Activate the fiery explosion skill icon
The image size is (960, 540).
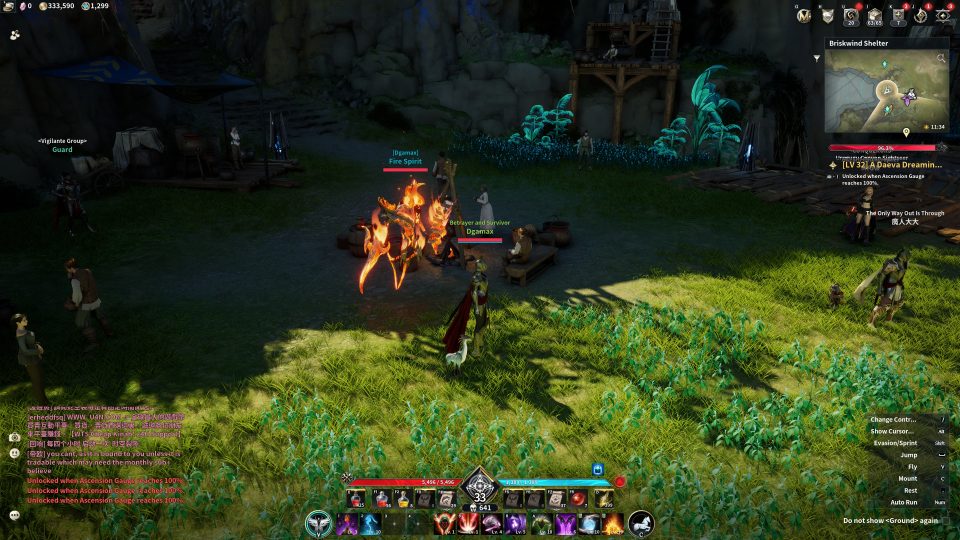pos(612,522)
